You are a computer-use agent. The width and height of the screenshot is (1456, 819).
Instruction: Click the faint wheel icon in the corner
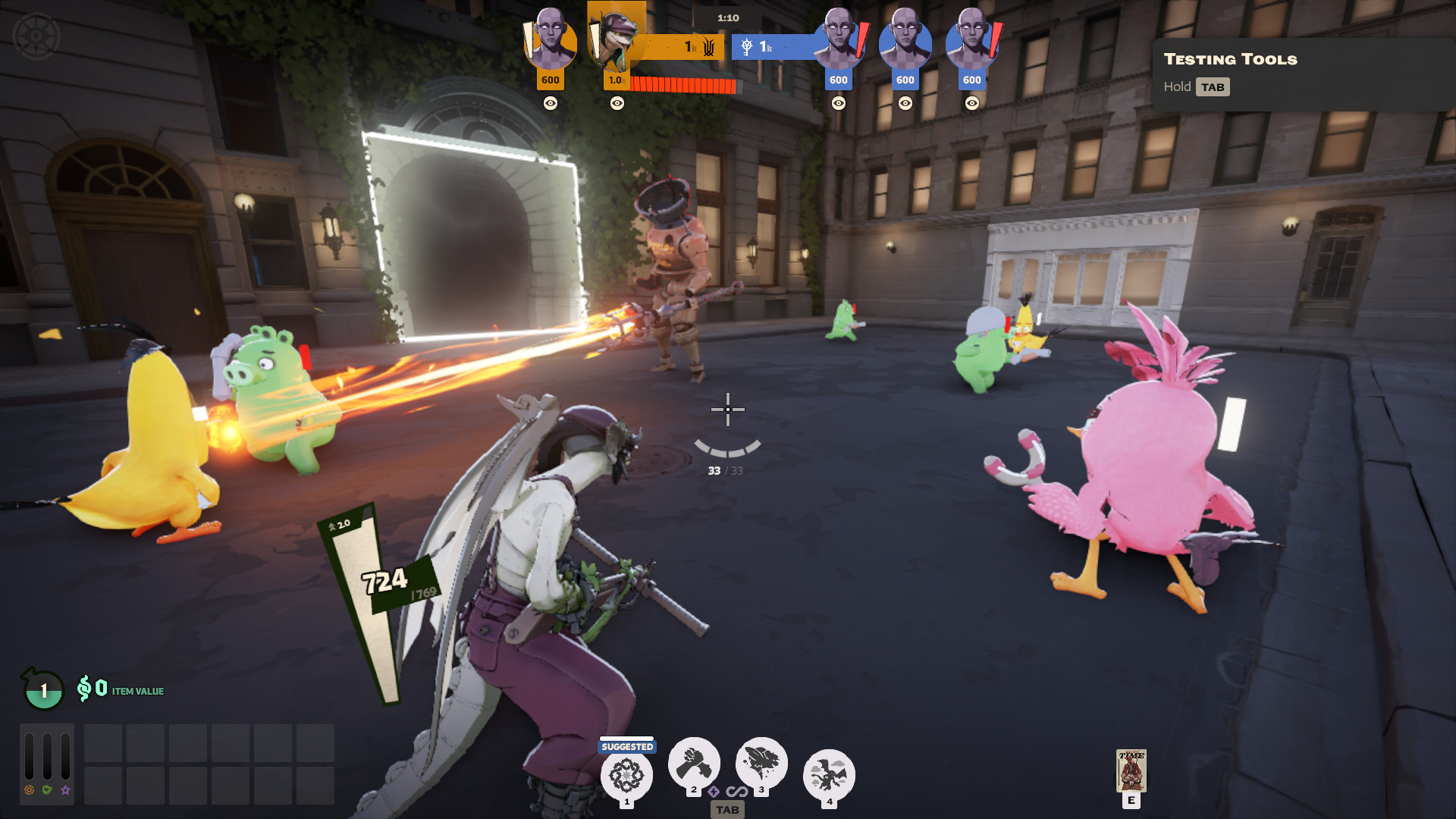36,36
